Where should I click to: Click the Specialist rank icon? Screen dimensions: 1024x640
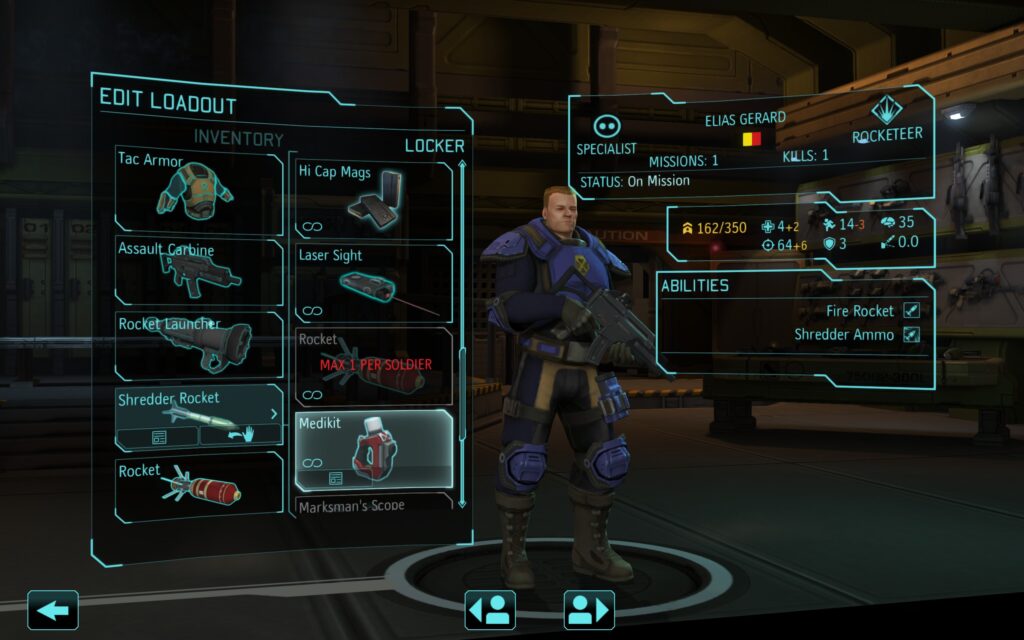tap(607, 127)
